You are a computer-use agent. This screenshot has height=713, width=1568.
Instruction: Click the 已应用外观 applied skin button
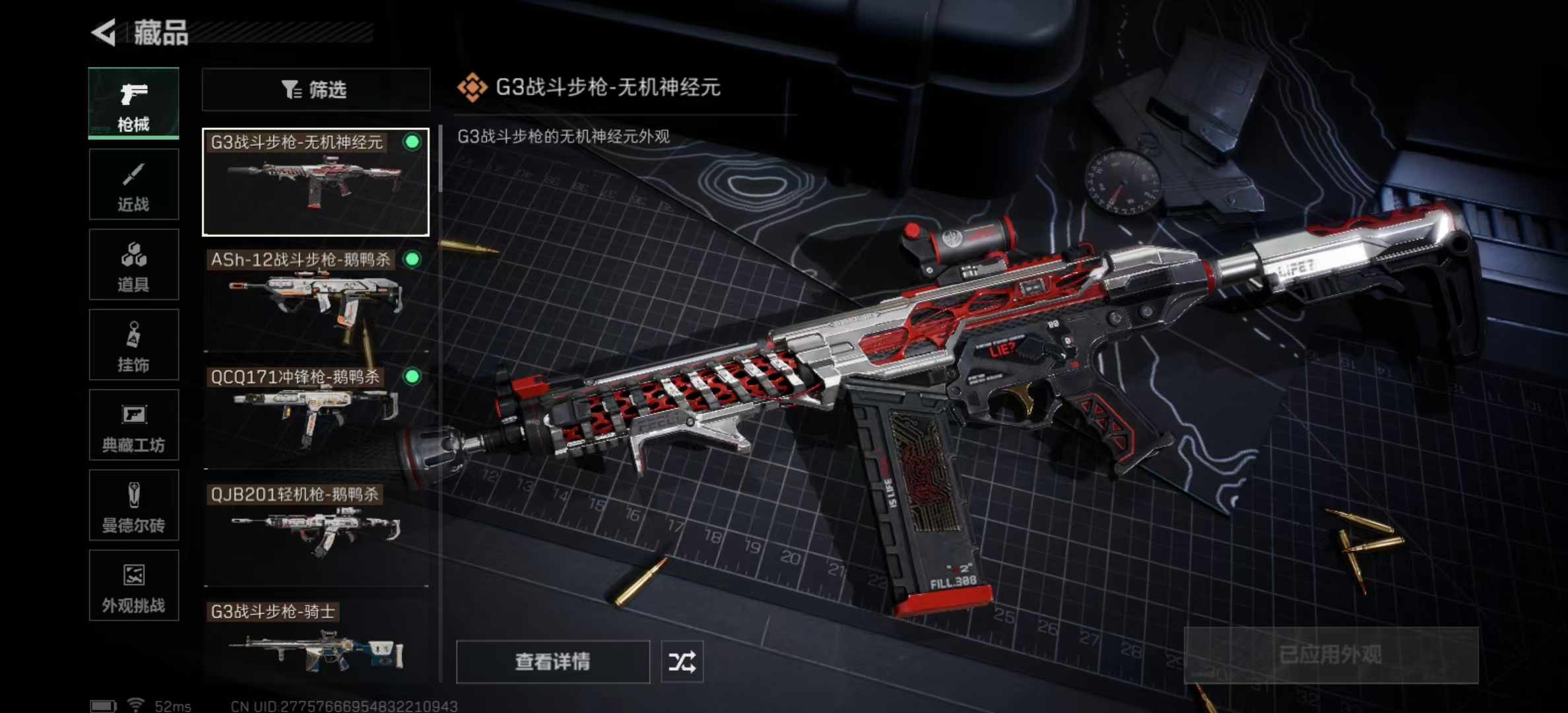[1330, 655]
